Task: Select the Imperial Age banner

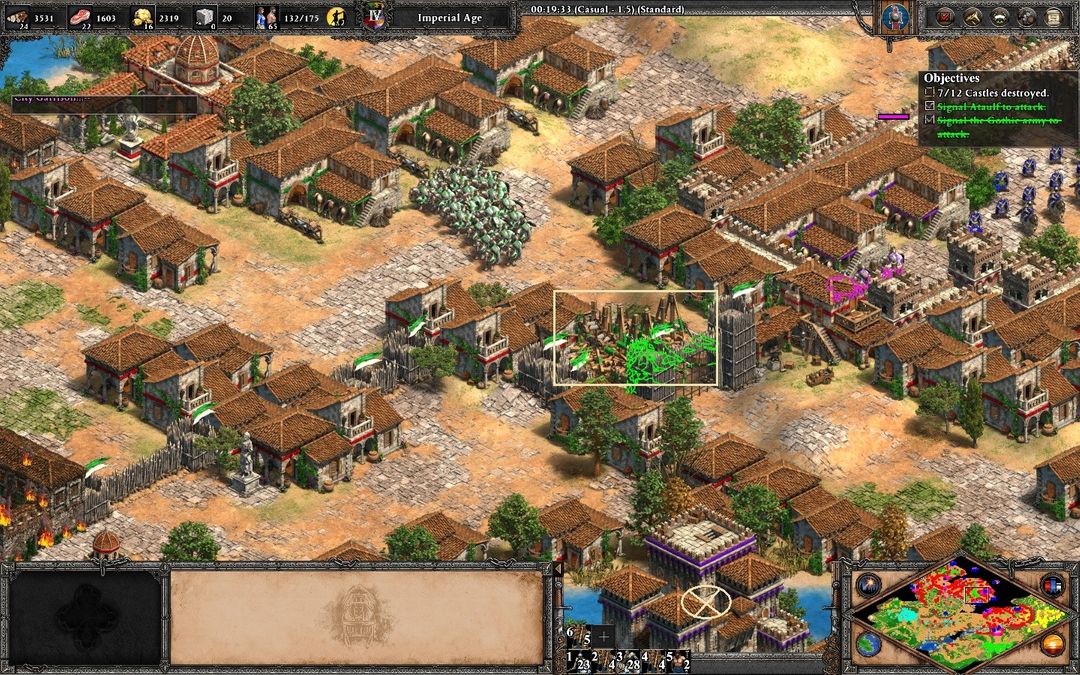Action: [x=438, y=17]
